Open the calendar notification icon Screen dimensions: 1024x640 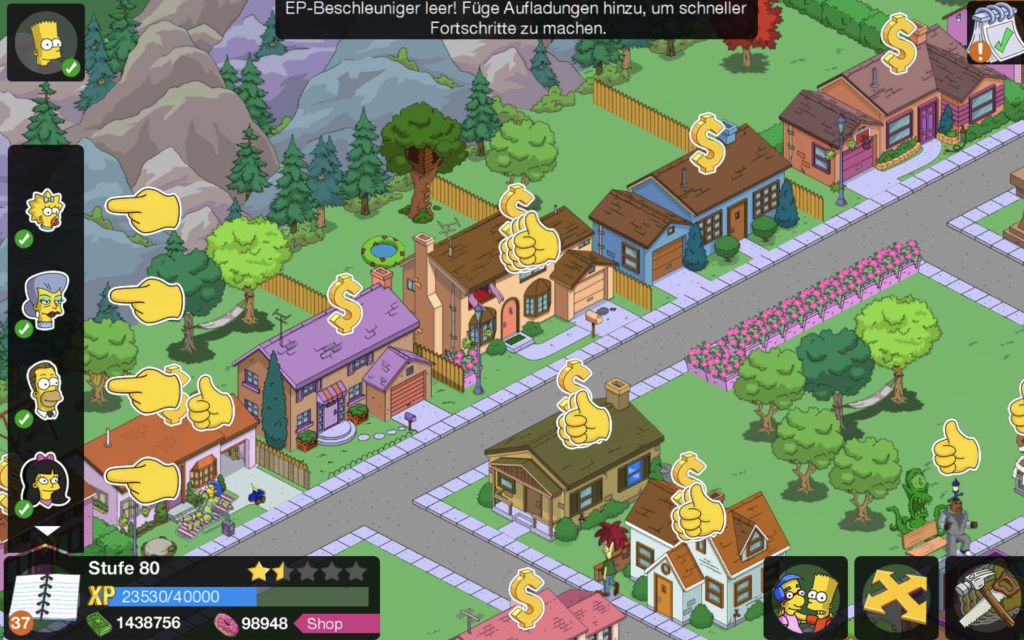994,33
